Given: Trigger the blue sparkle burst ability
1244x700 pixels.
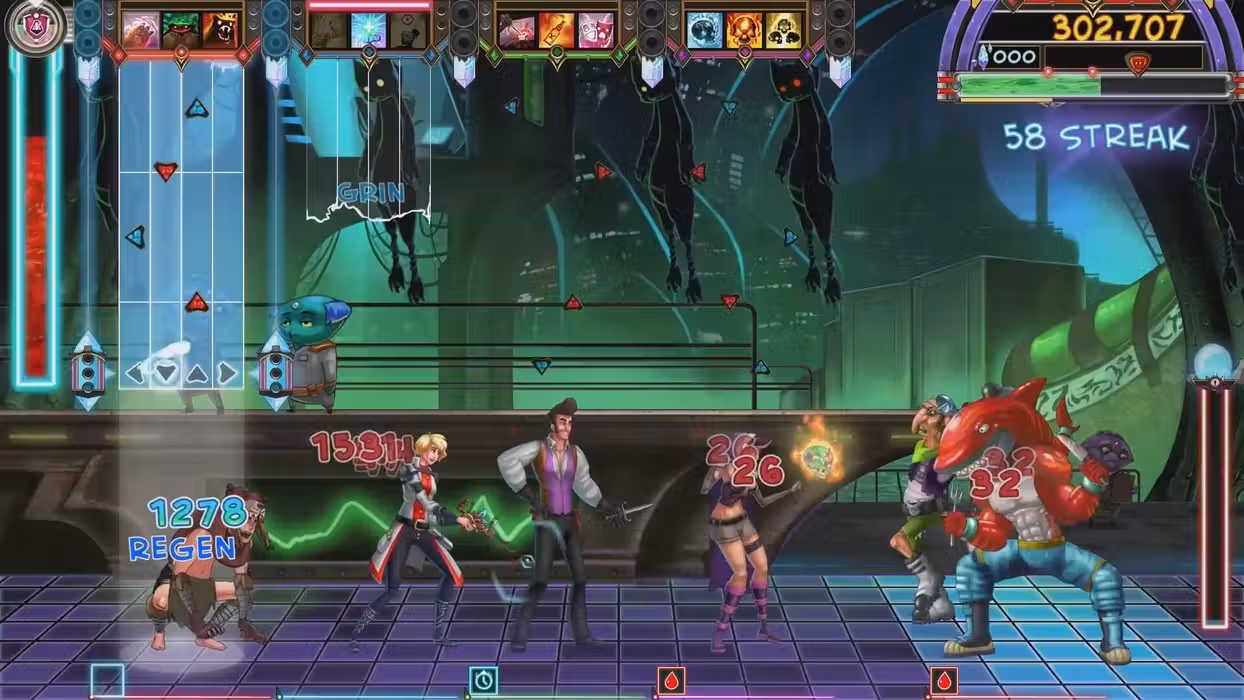Looking at the screenshot, I should [368, 30].
